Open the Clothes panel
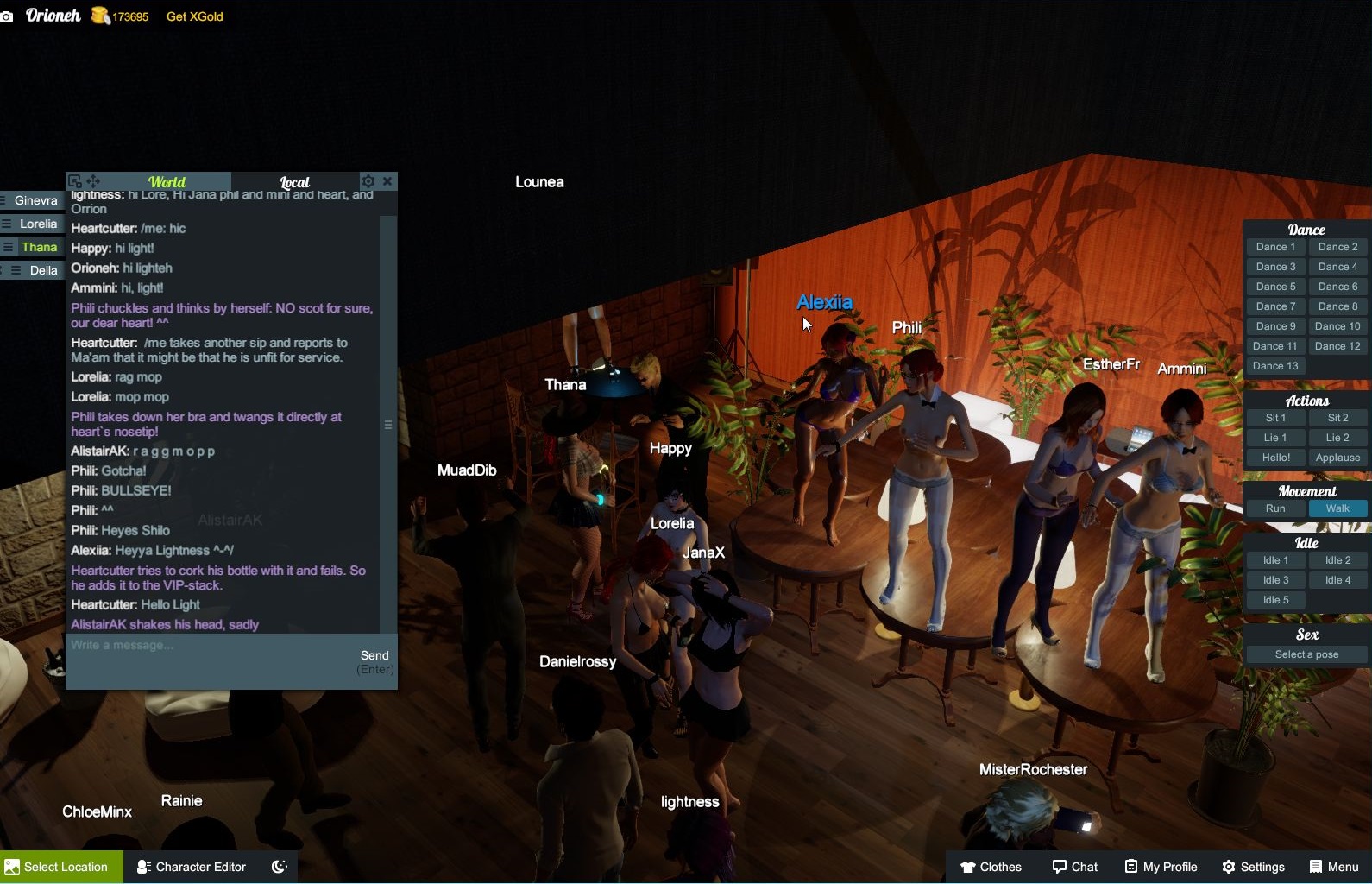Image resolution: width=1372 pixels, height=884 pixels. pos(991,867)
